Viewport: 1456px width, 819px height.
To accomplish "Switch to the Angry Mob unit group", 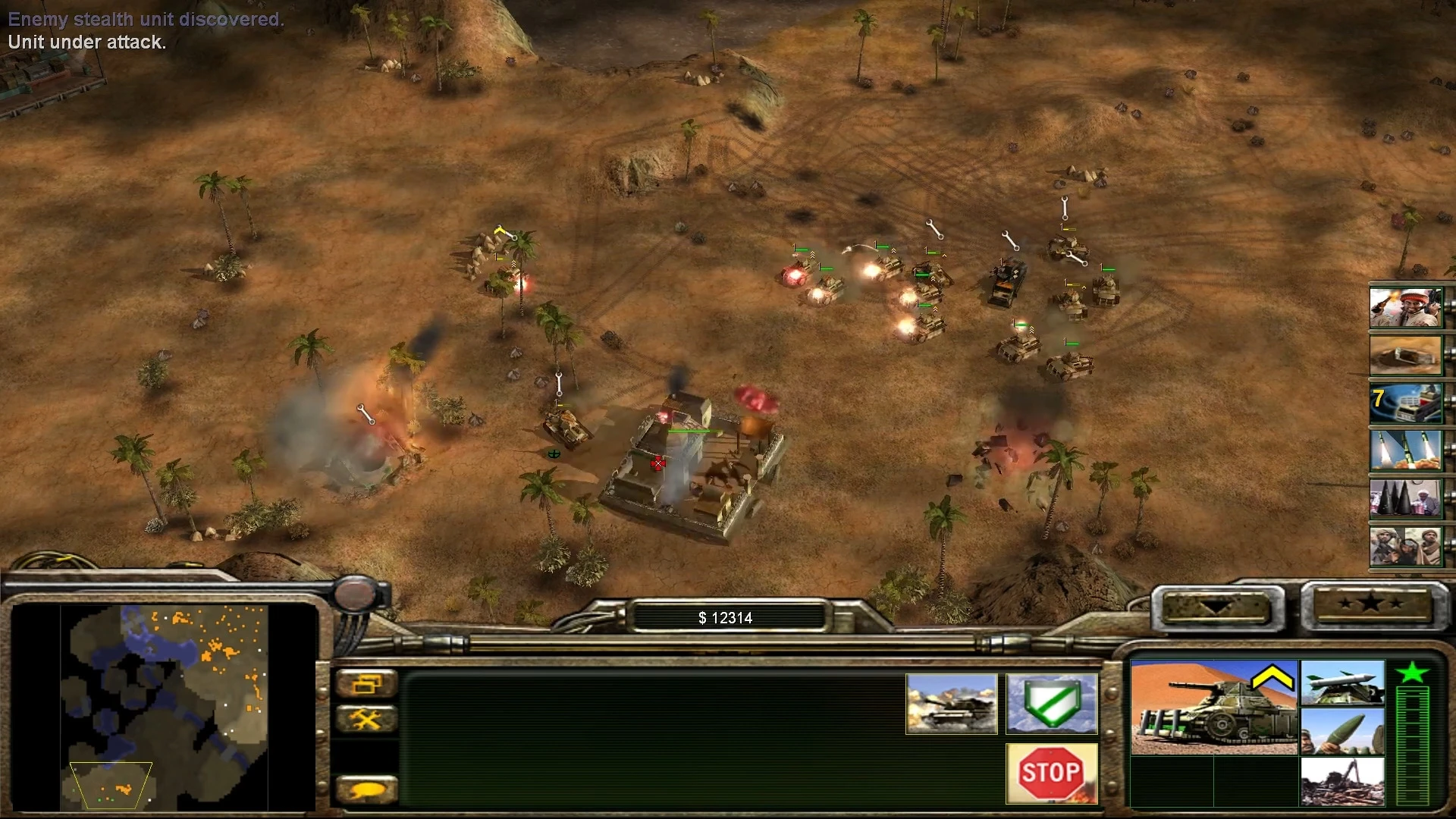I will tap(1406, 548).
